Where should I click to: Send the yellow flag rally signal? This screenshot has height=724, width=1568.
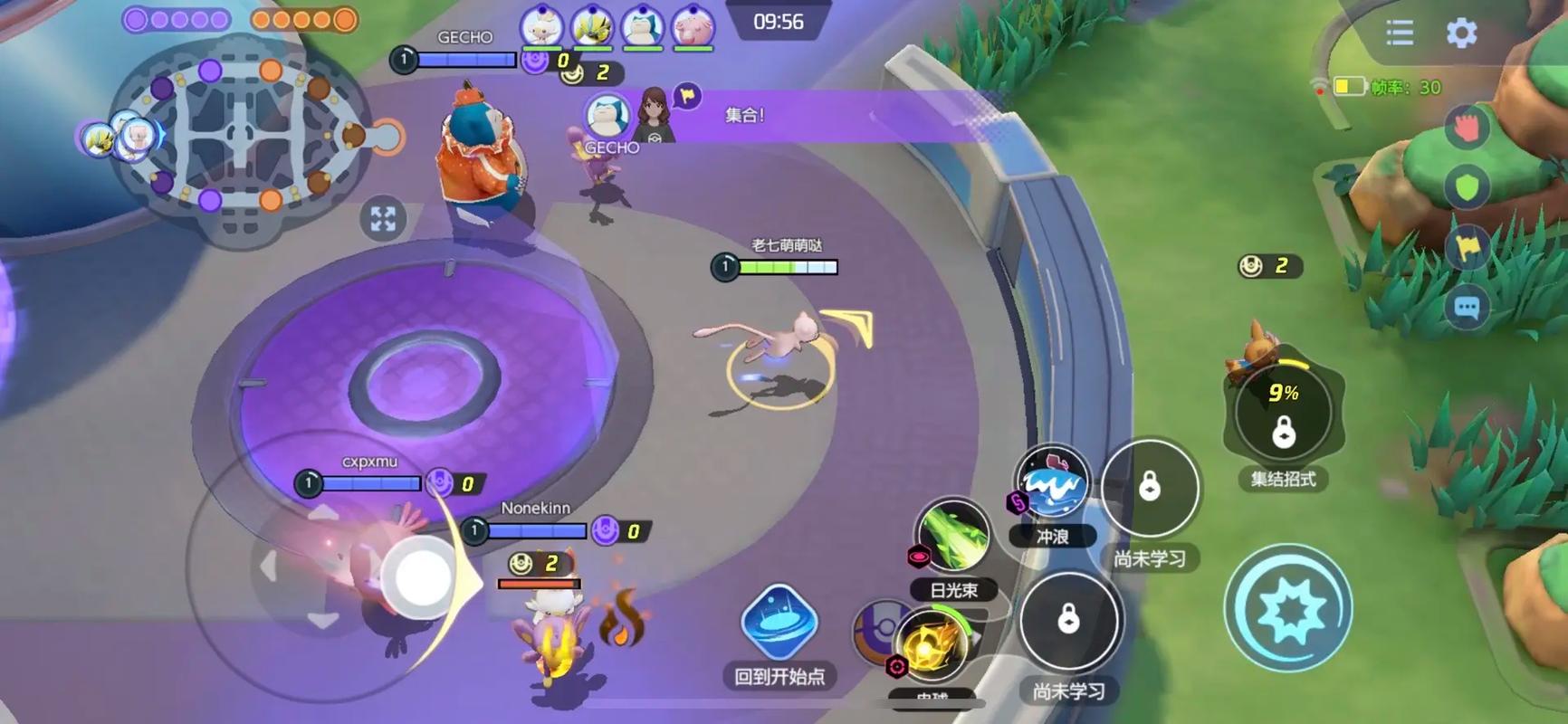tap(1467, 247)
